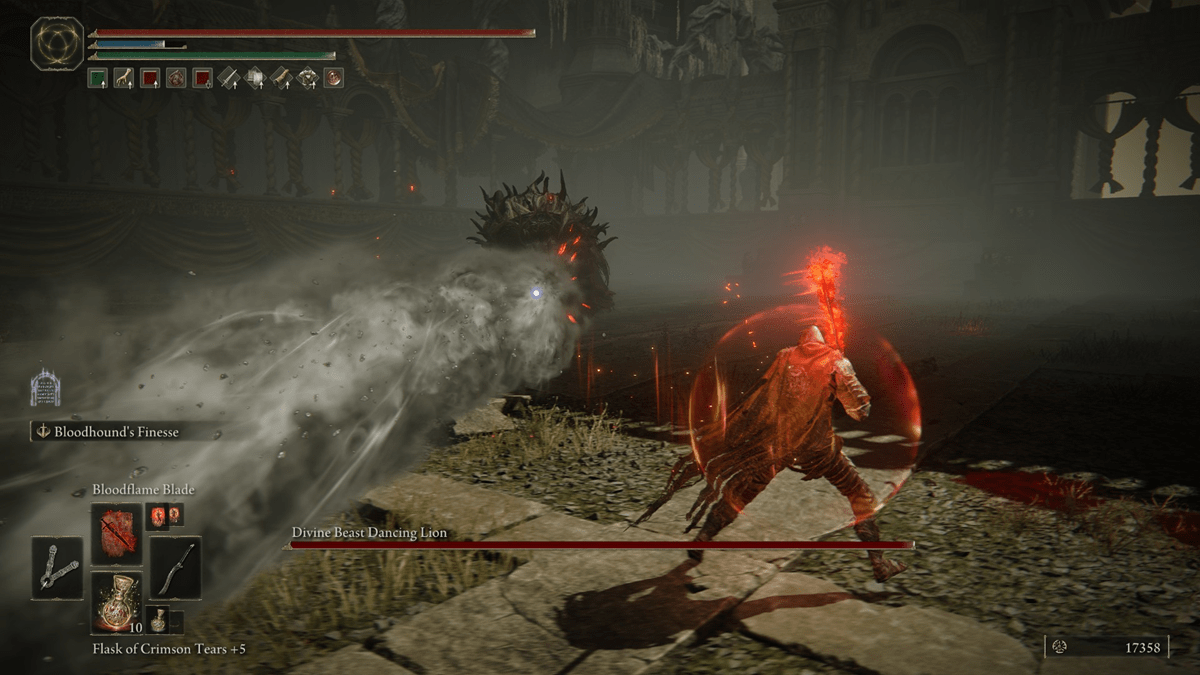Image resolution: width=1200 pixels, height=675 pixels.
Task: Click the gate-shaped icon above the skill label
Action: pos(45,388)
